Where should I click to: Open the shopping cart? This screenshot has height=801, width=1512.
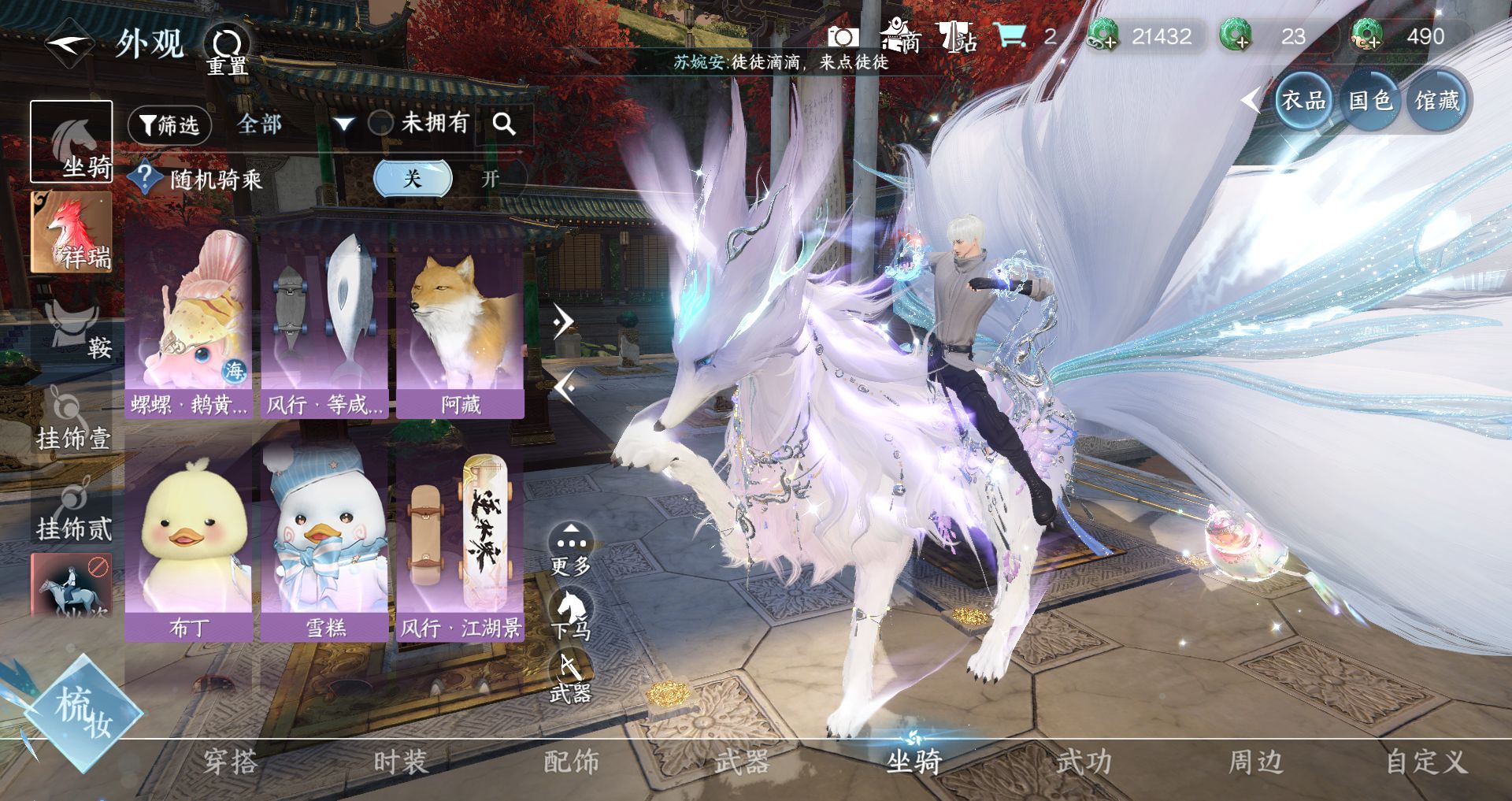coord(1009,36)
